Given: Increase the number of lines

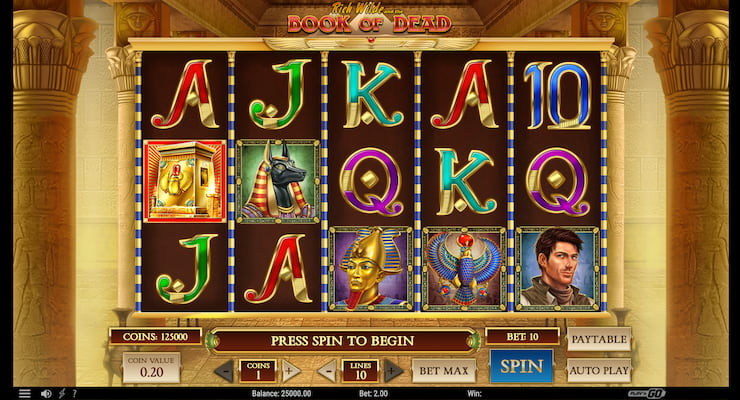Looking at the screenshot, I should [x=393, y=371].
